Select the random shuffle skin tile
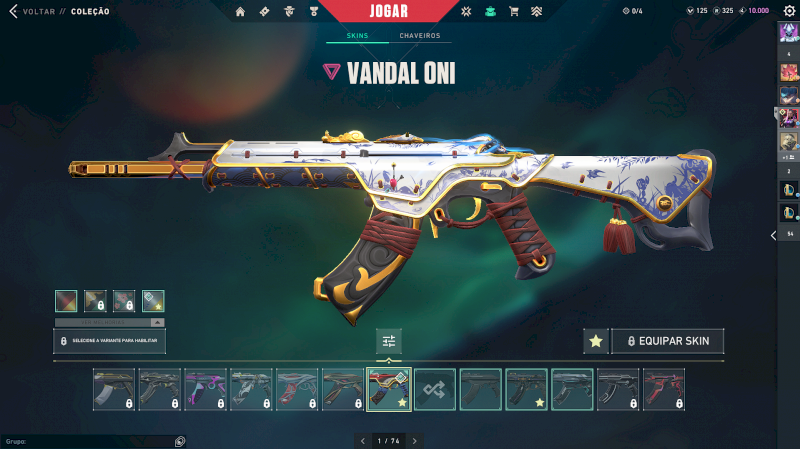 coord(435,389)
